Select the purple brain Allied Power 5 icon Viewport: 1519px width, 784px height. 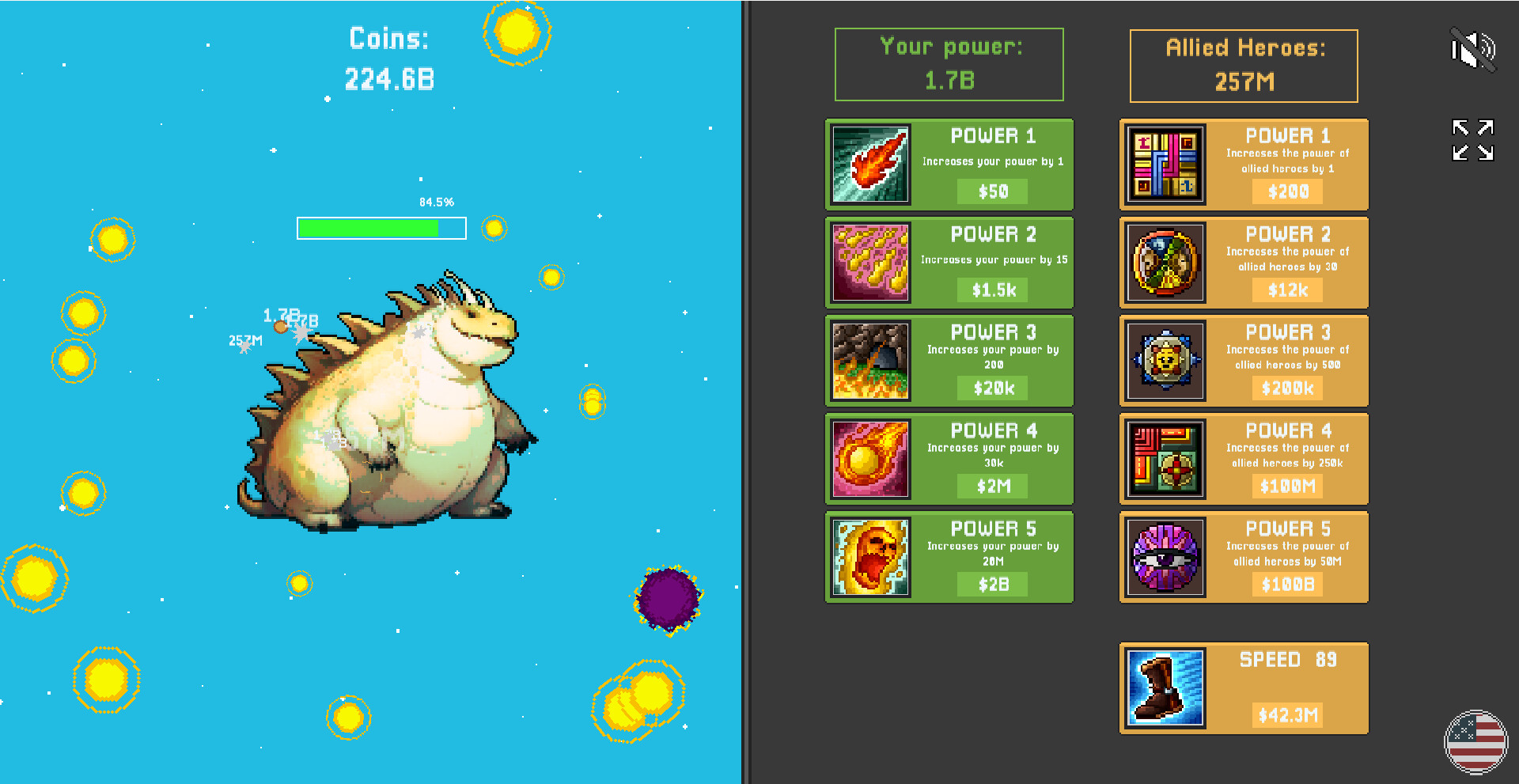pos(1165,557)
